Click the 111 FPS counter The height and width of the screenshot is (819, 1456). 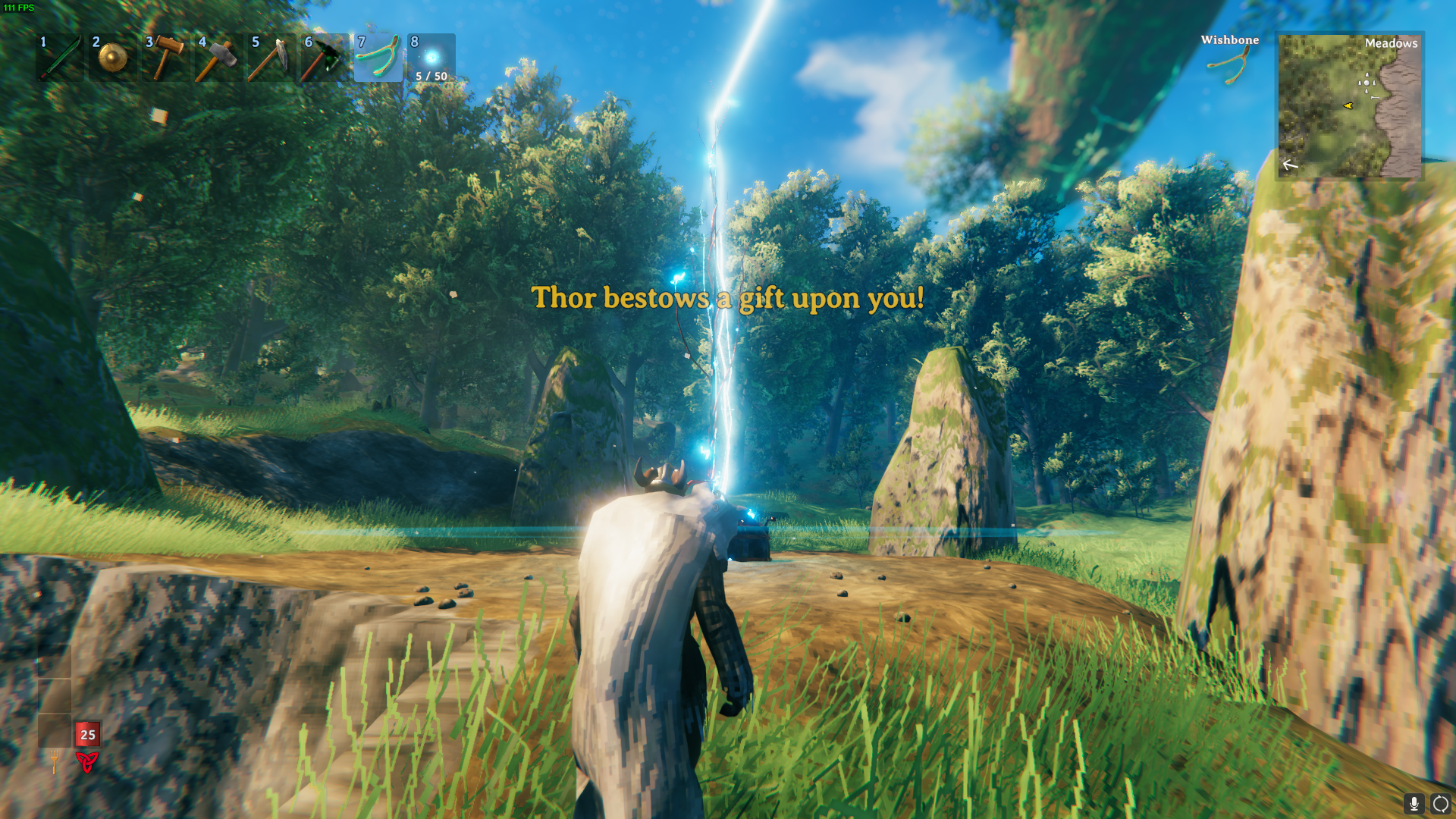point(20,9)
